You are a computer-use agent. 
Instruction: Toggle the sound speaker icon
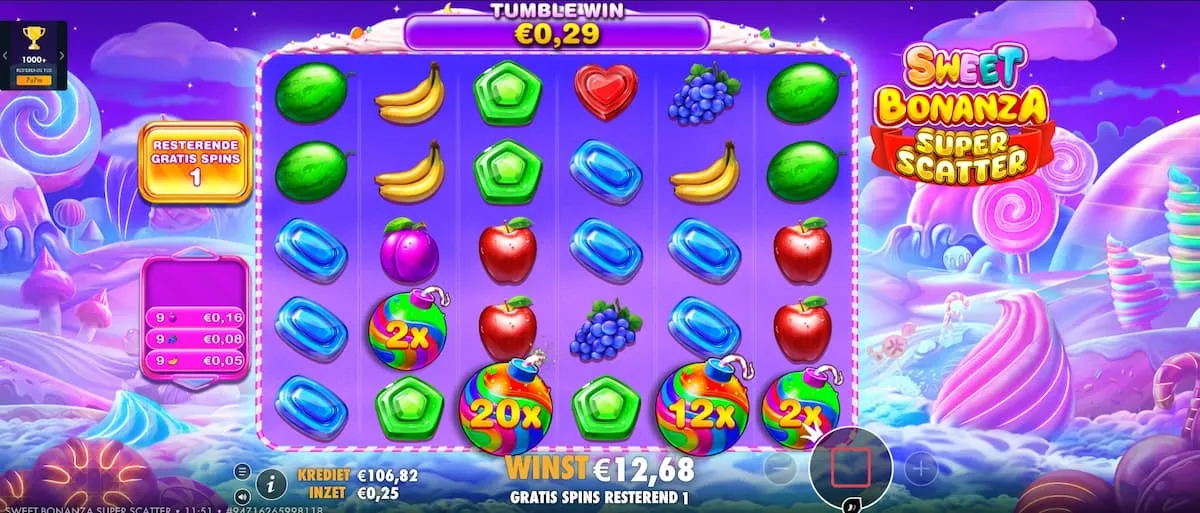pyautogui.click(x=242, y=495)
